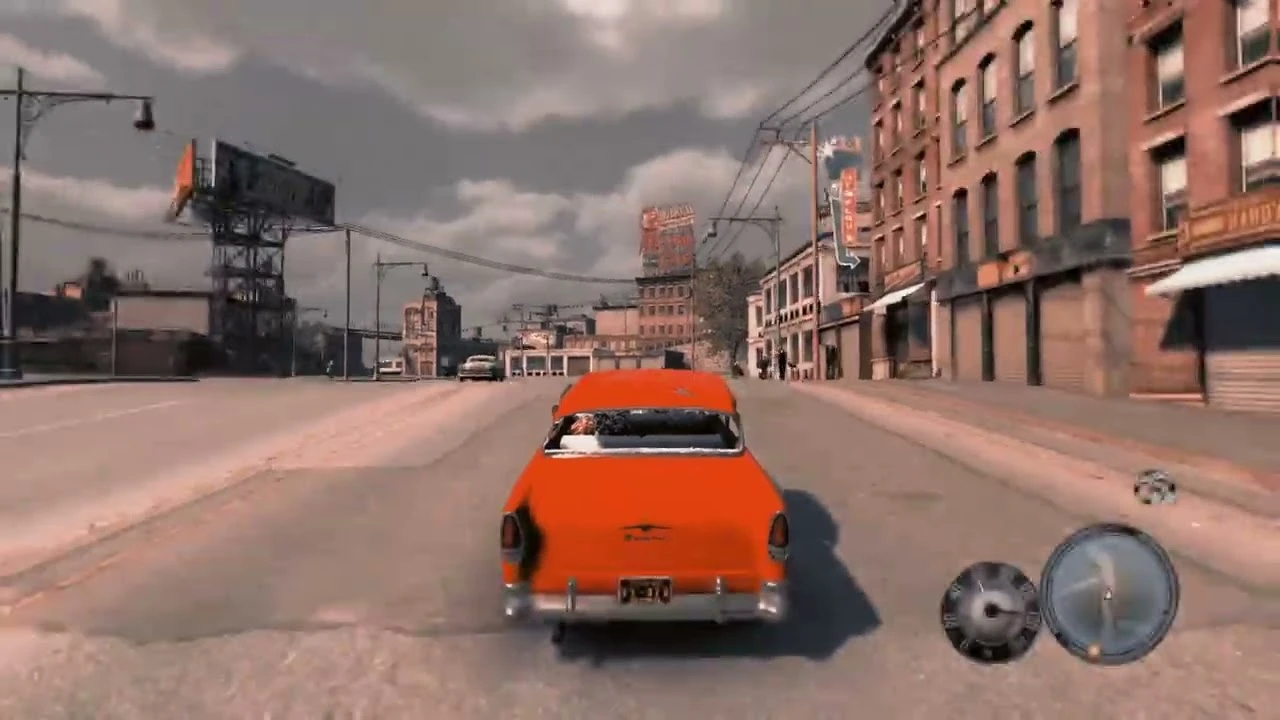Click the hood ornament emblem on the trunk
Image resolution: width=1280 pixels, height=720 pixels.
pyautogui.click(x=646, y=525)
